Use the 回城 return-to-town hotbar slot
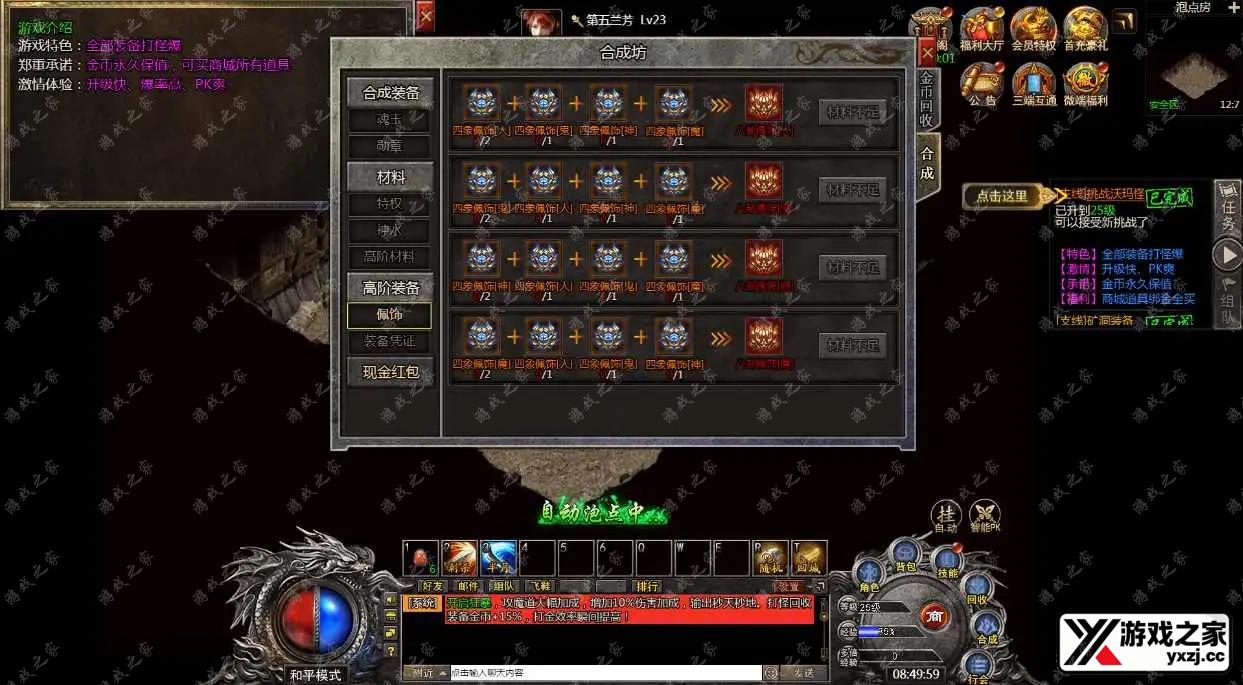This screenshot has height=685, width=1243. [809, 558]
